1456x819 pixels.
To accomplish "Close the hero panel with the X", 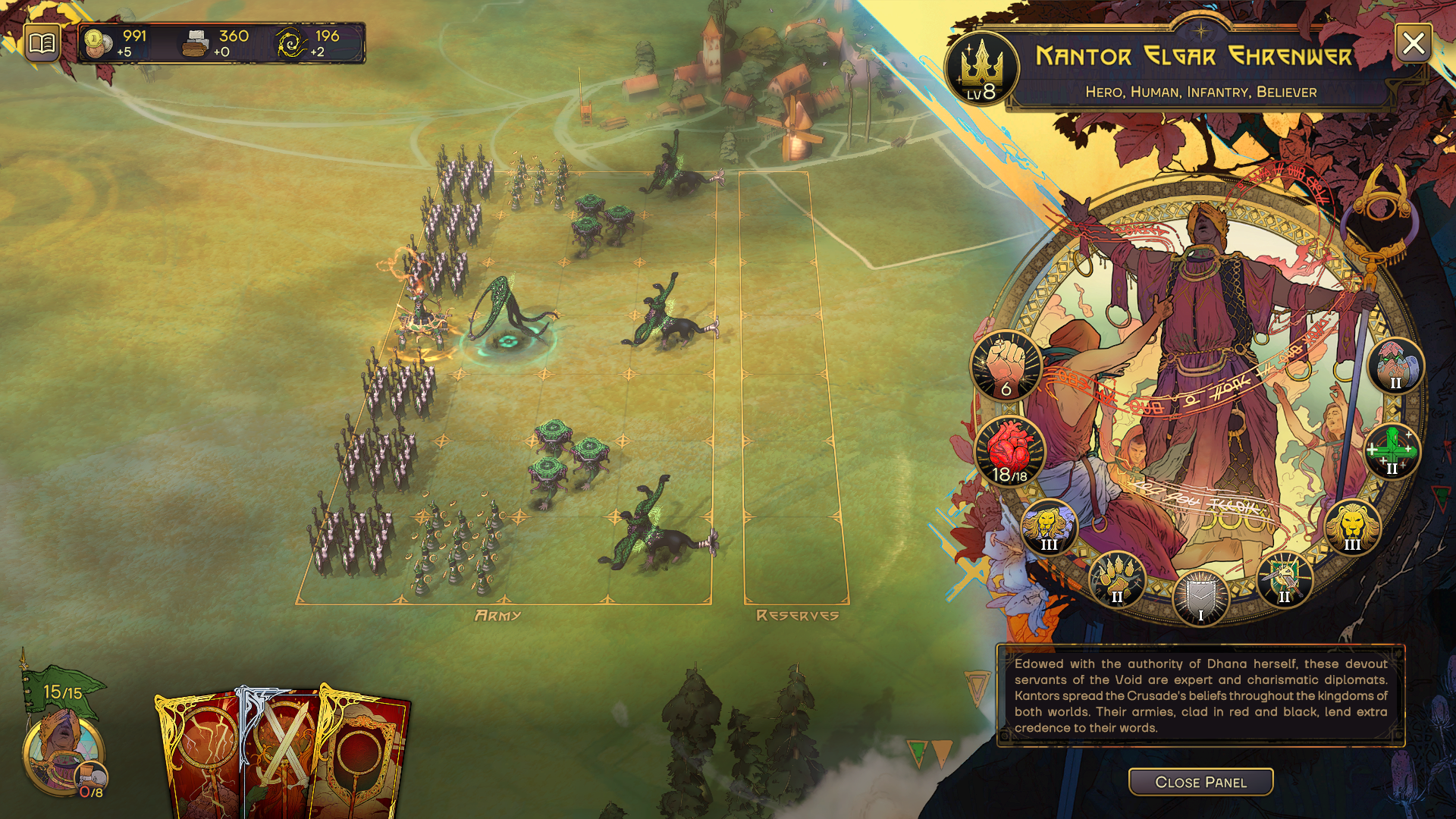I will point(1414,43).
